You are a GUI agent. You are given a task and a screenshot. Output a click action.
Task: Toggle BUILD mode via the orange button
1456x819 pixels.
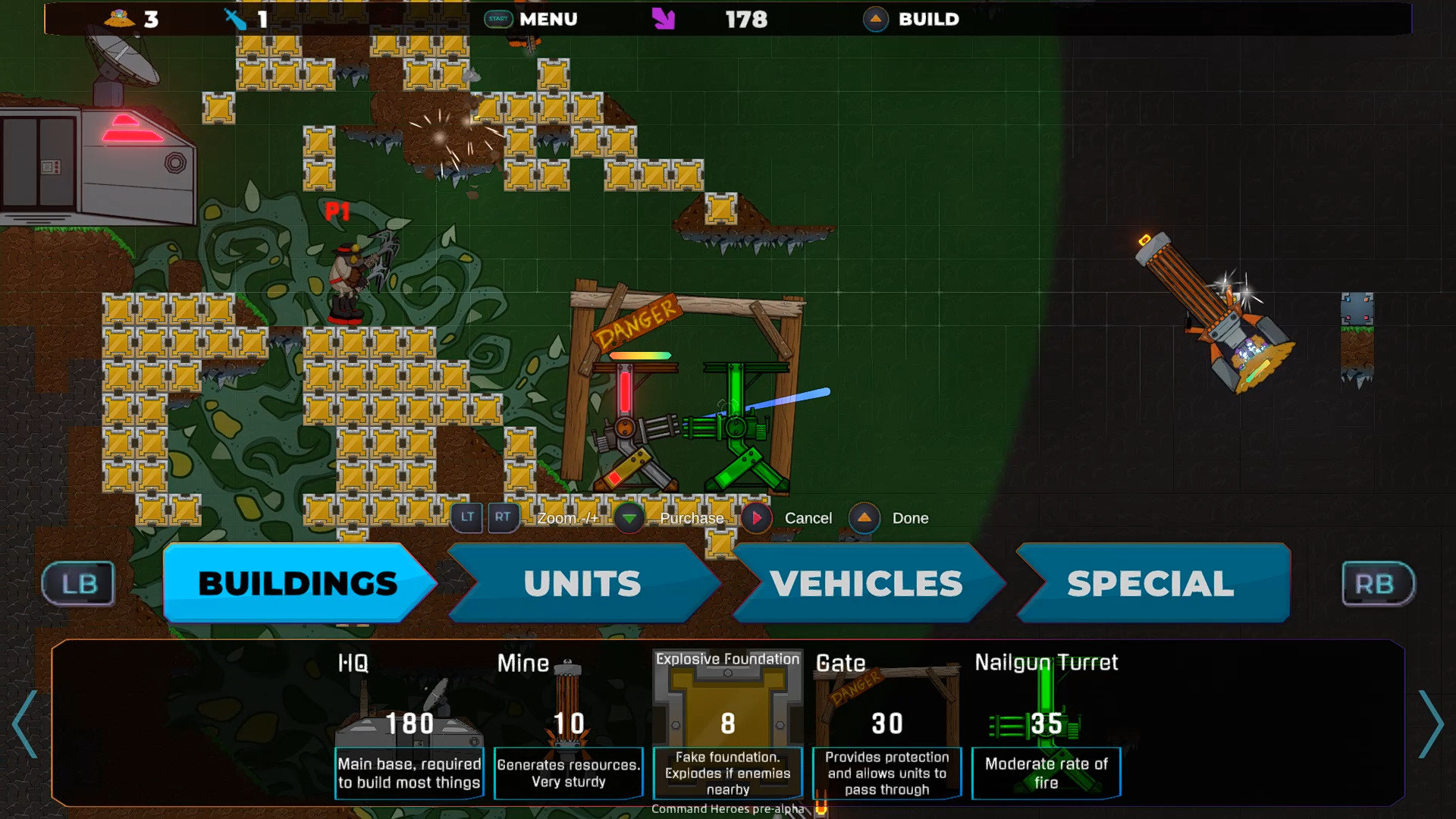pyautogui.click(x=876, y=19)
